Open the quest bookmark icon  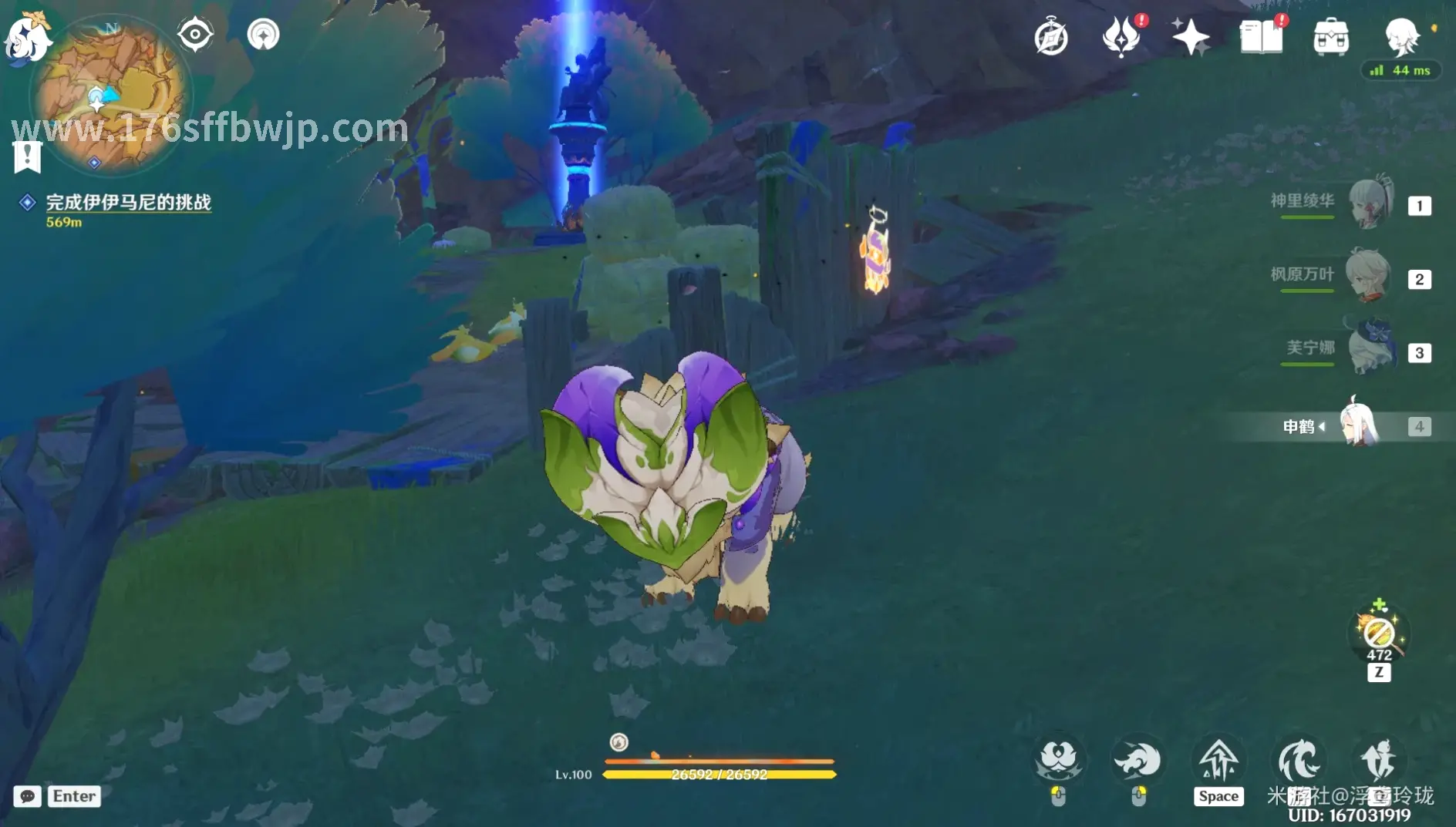click(x=27, y=156)
